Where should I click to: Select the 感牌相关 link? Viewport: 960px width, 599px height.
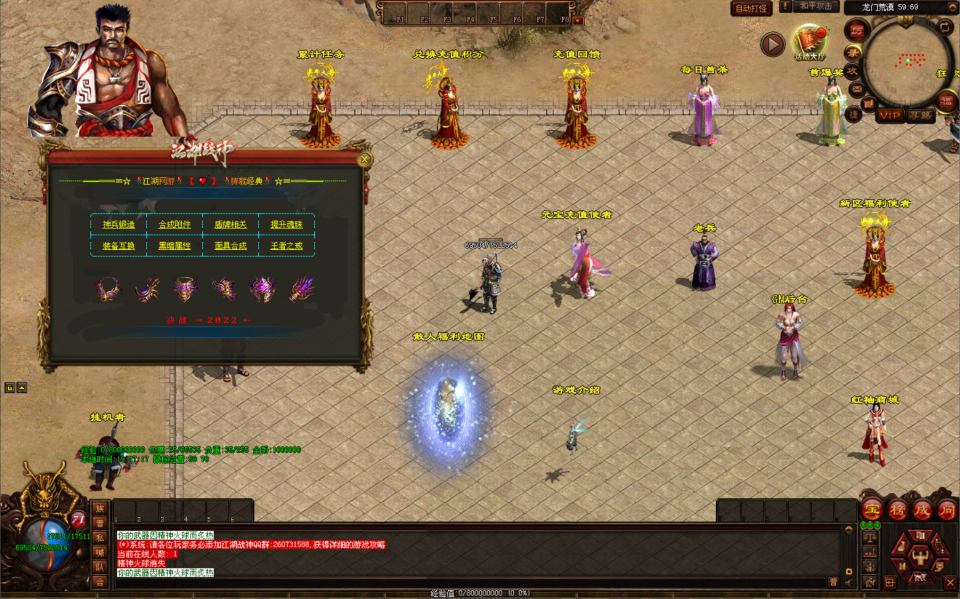point(230,224)
